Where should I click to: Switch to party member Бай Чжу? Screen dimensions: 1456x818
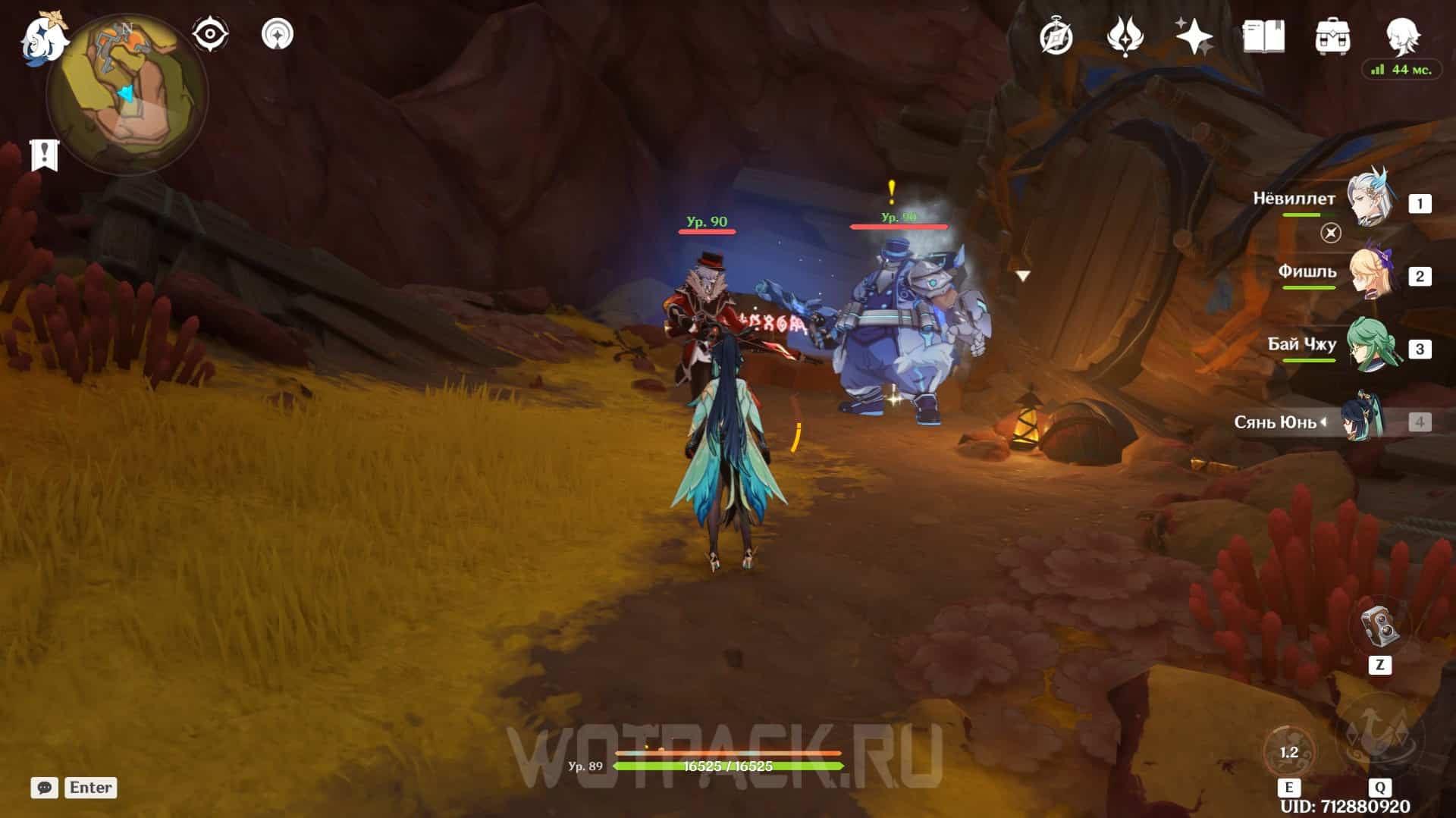[x=1370, y=346]
